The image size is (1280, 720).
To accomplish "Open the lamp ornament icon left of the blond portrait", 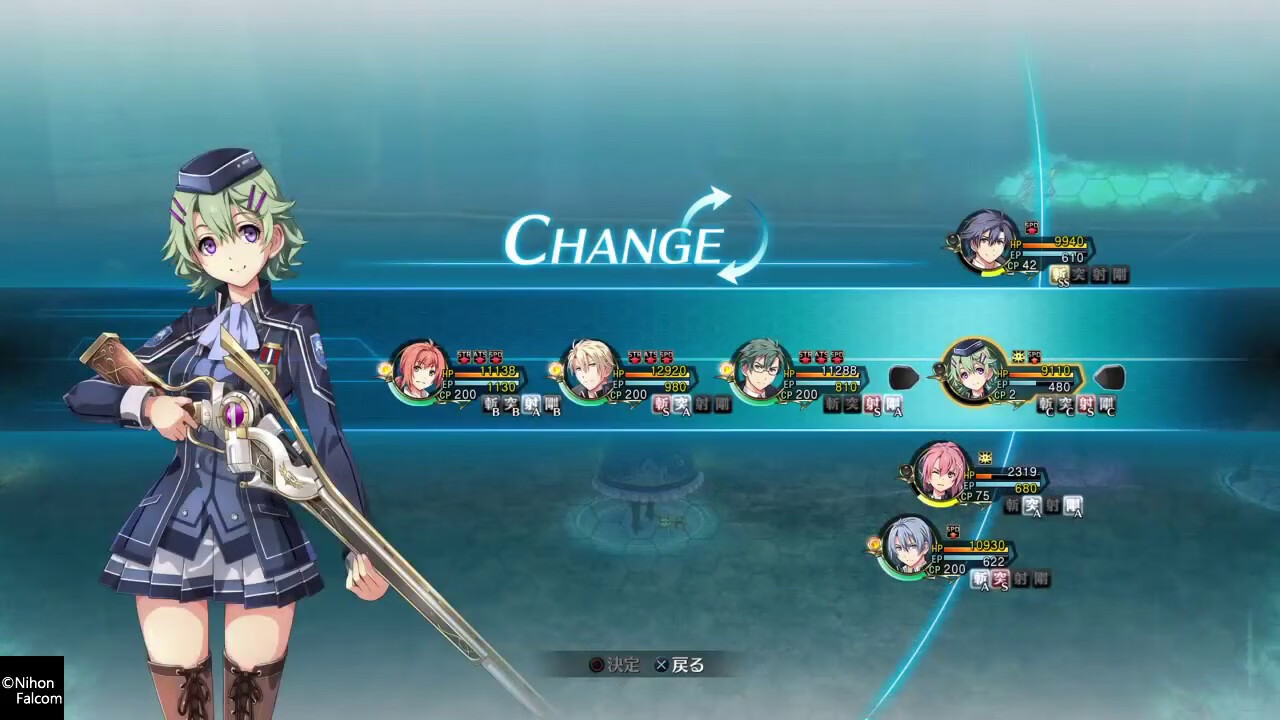I will [x=557, y=367].
